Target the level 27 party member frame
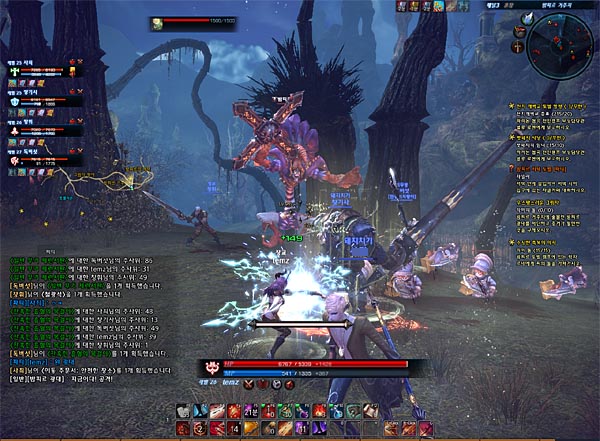The width and height of the screenshot is (600, 441). click(x=44, y=155)
